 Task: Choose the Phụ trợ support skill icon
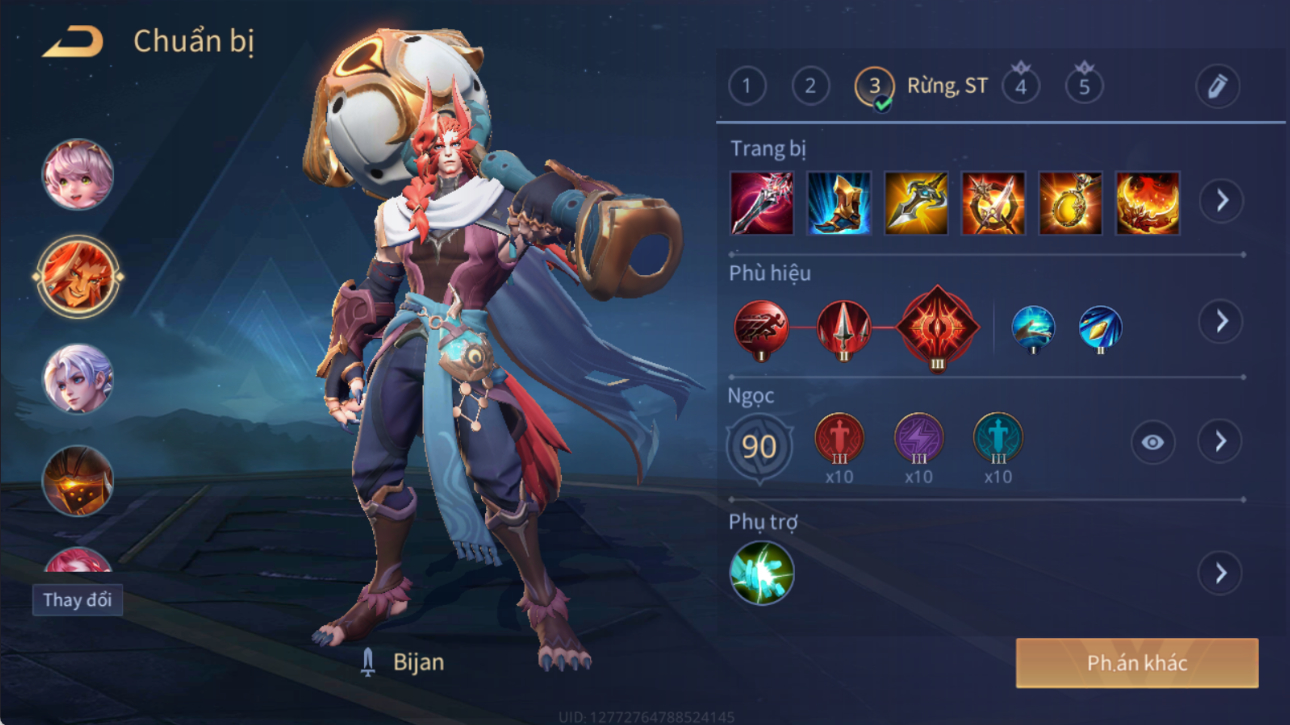pos(761,573)
